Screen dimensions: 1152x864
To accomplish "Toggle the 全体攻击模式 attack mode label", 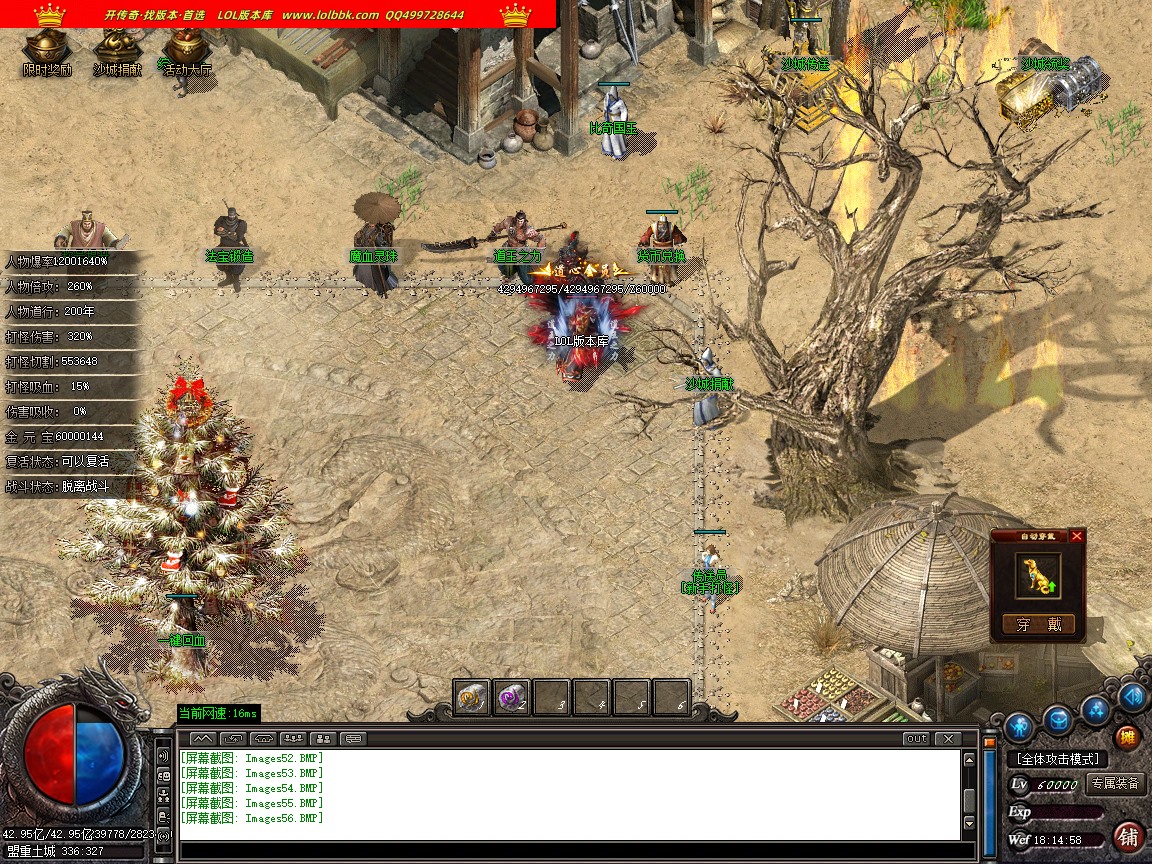I will (x=1057, y=759).
